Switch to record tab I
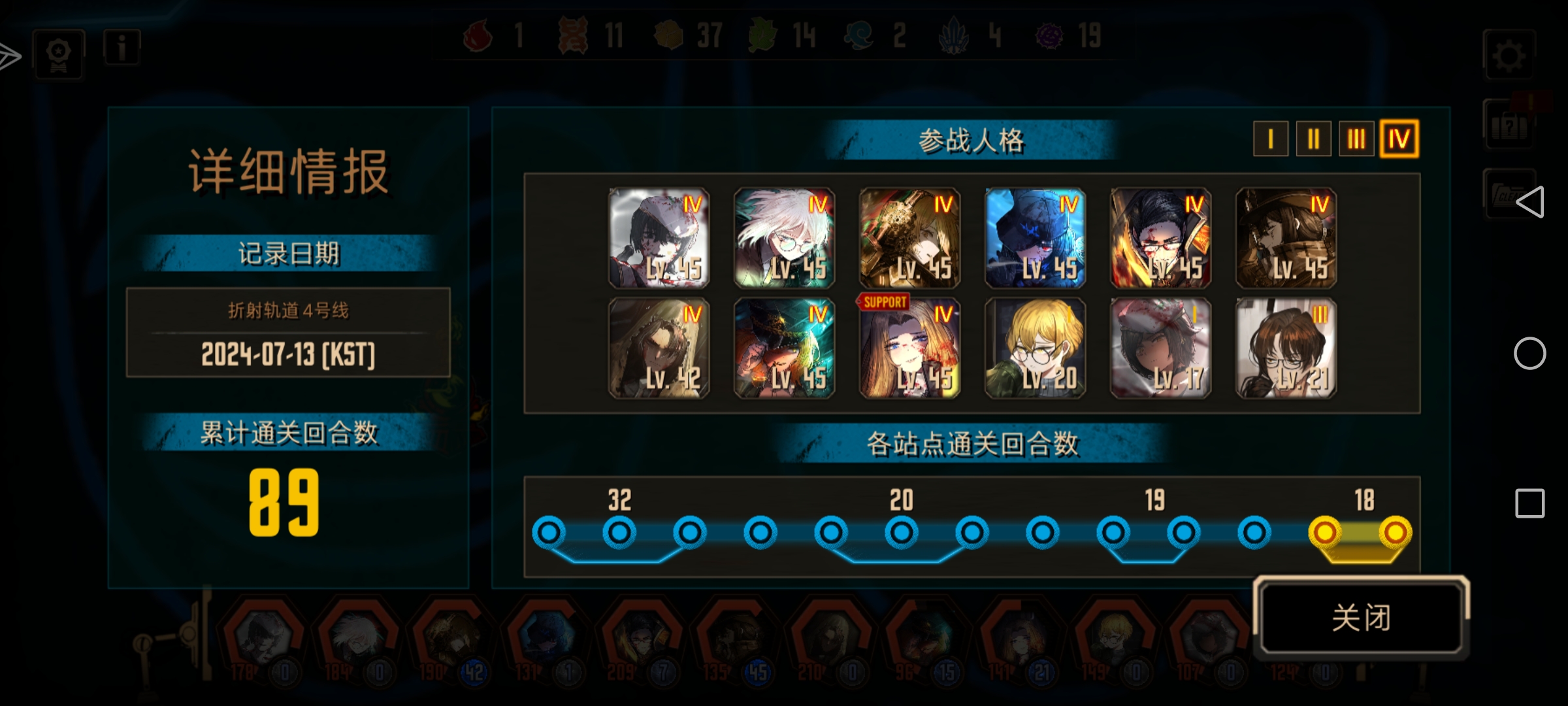Viewport: 1568px width, 706px height. pos(1269,138)
